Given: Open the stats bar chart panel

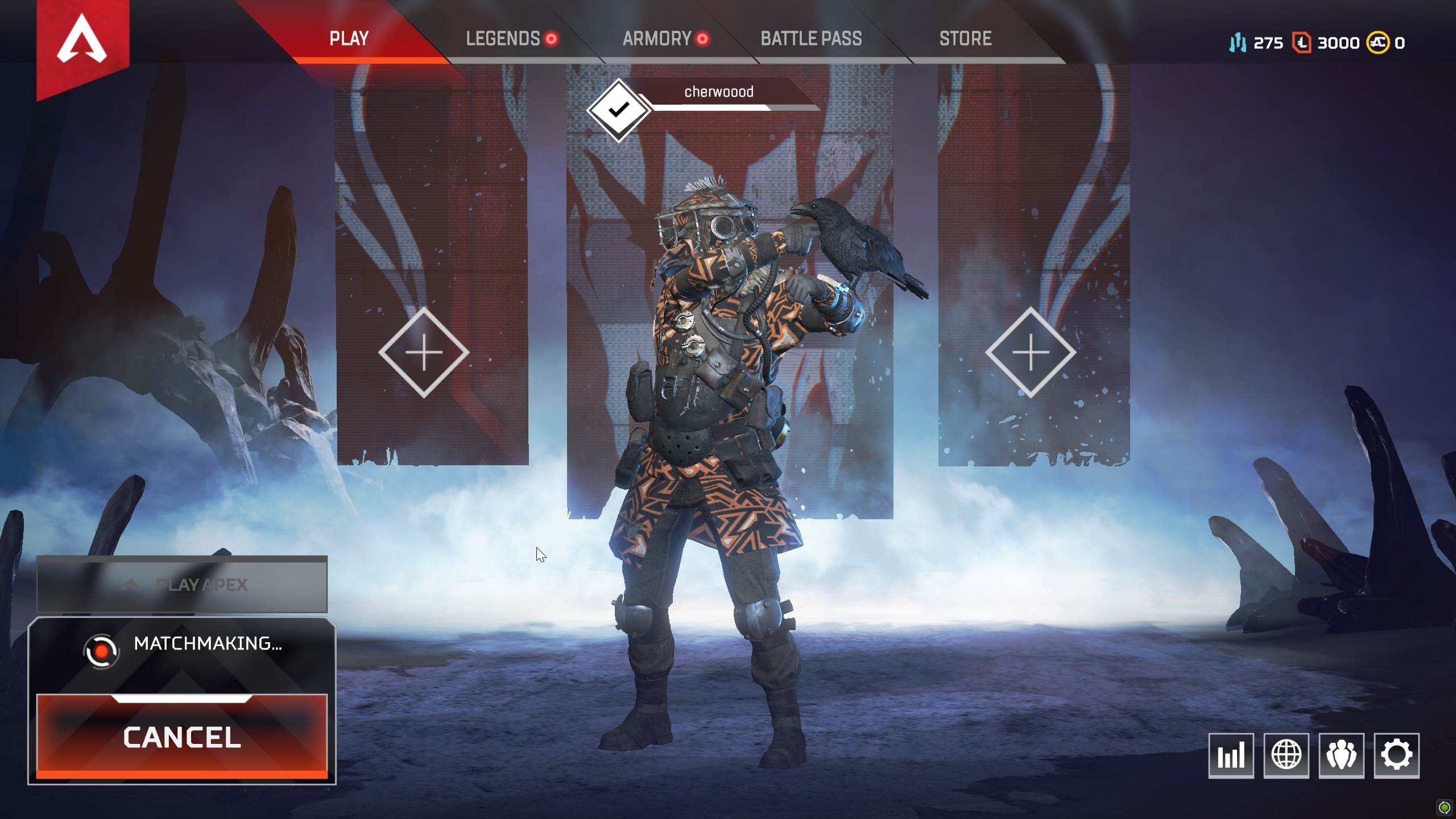Looking at the screenshot, I should click(1231, 755).
